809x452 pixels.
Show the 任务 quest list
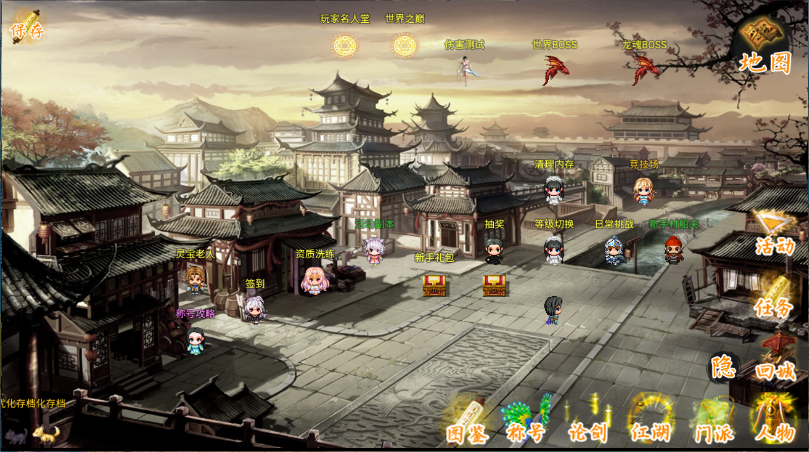(773, 304)
